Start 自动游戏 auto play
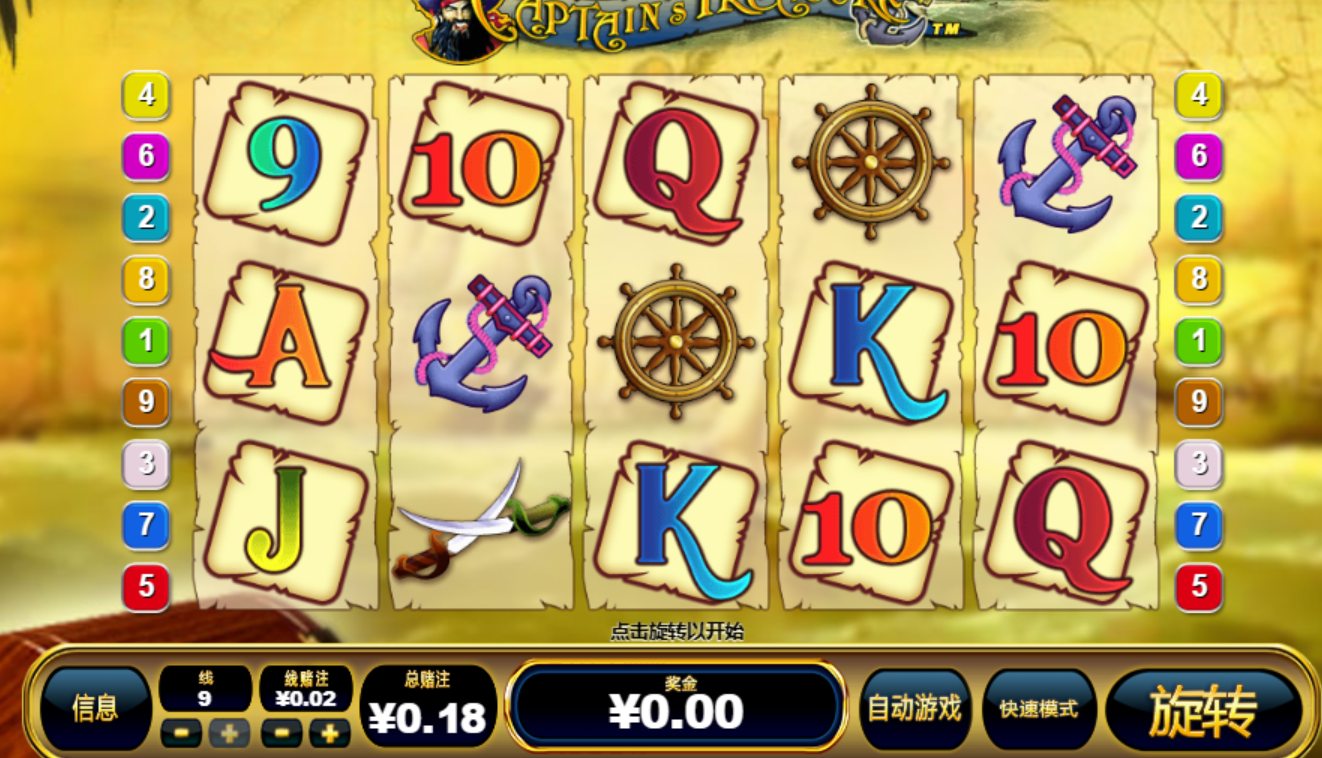This screenshot has height=758, width=1322. (x=914, y=709)
